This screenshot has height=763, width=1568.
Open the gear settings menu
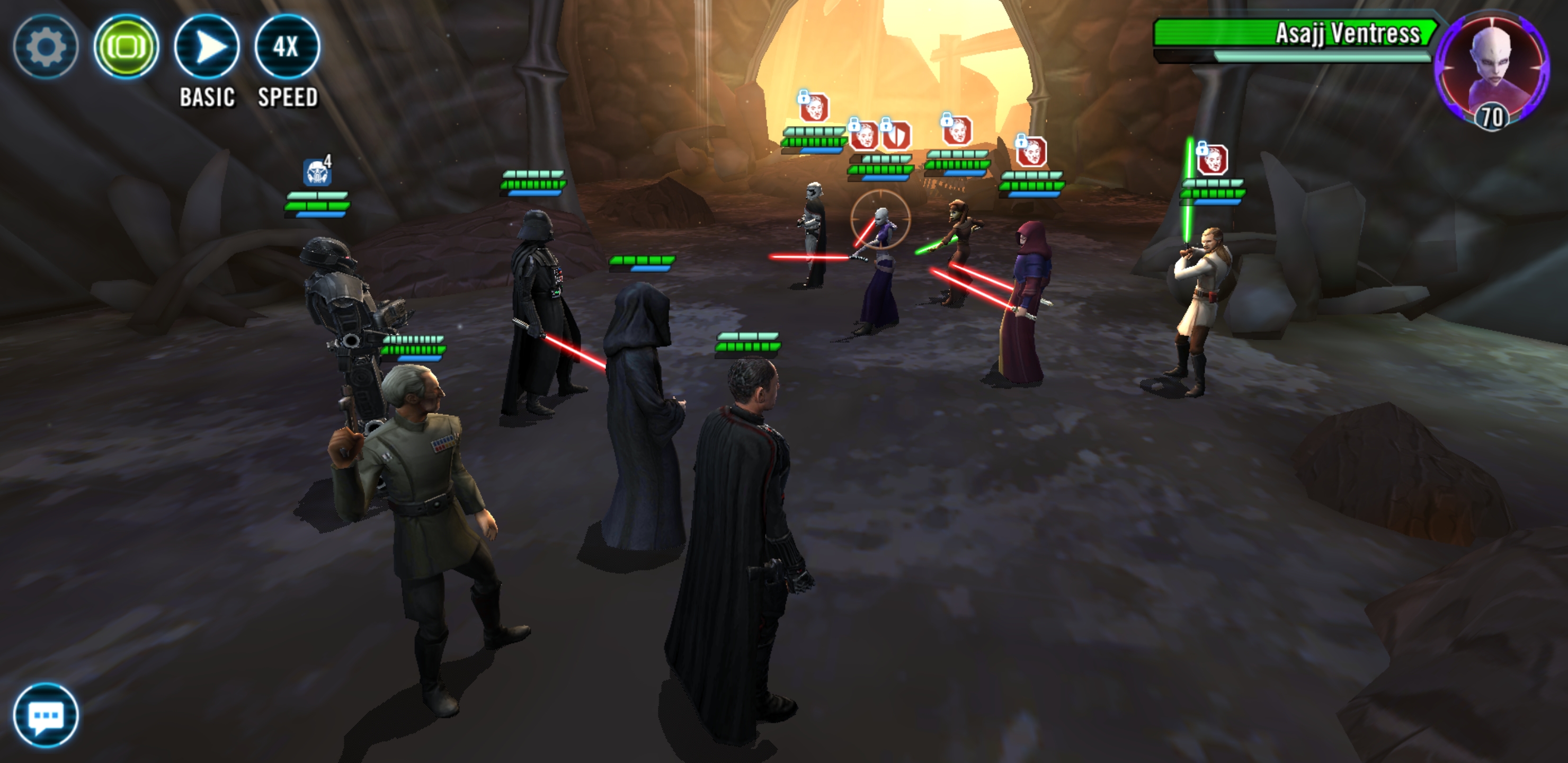[46, 46]
